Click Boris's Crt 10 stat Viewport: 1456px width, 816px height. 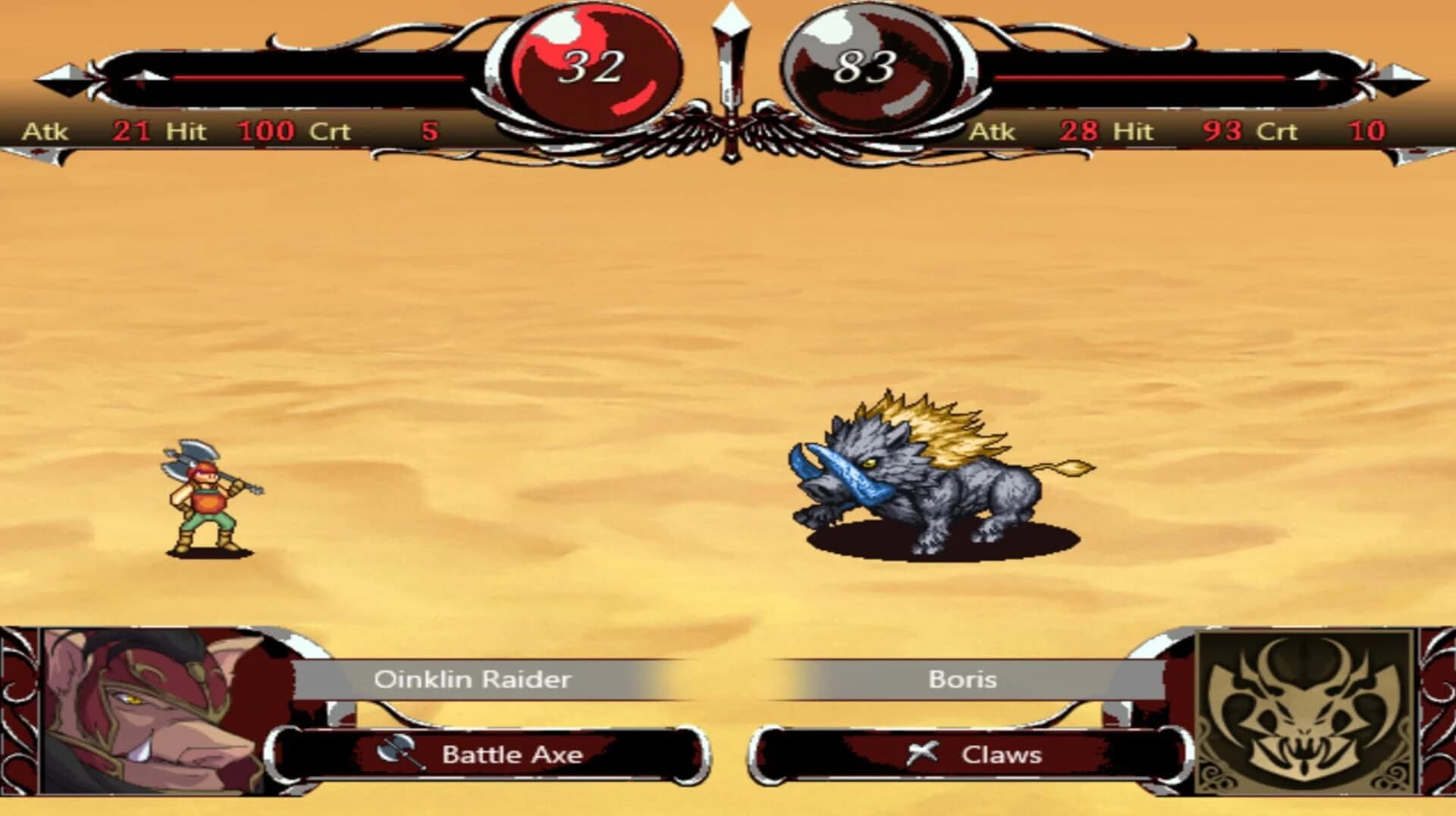coord(1365,130)
